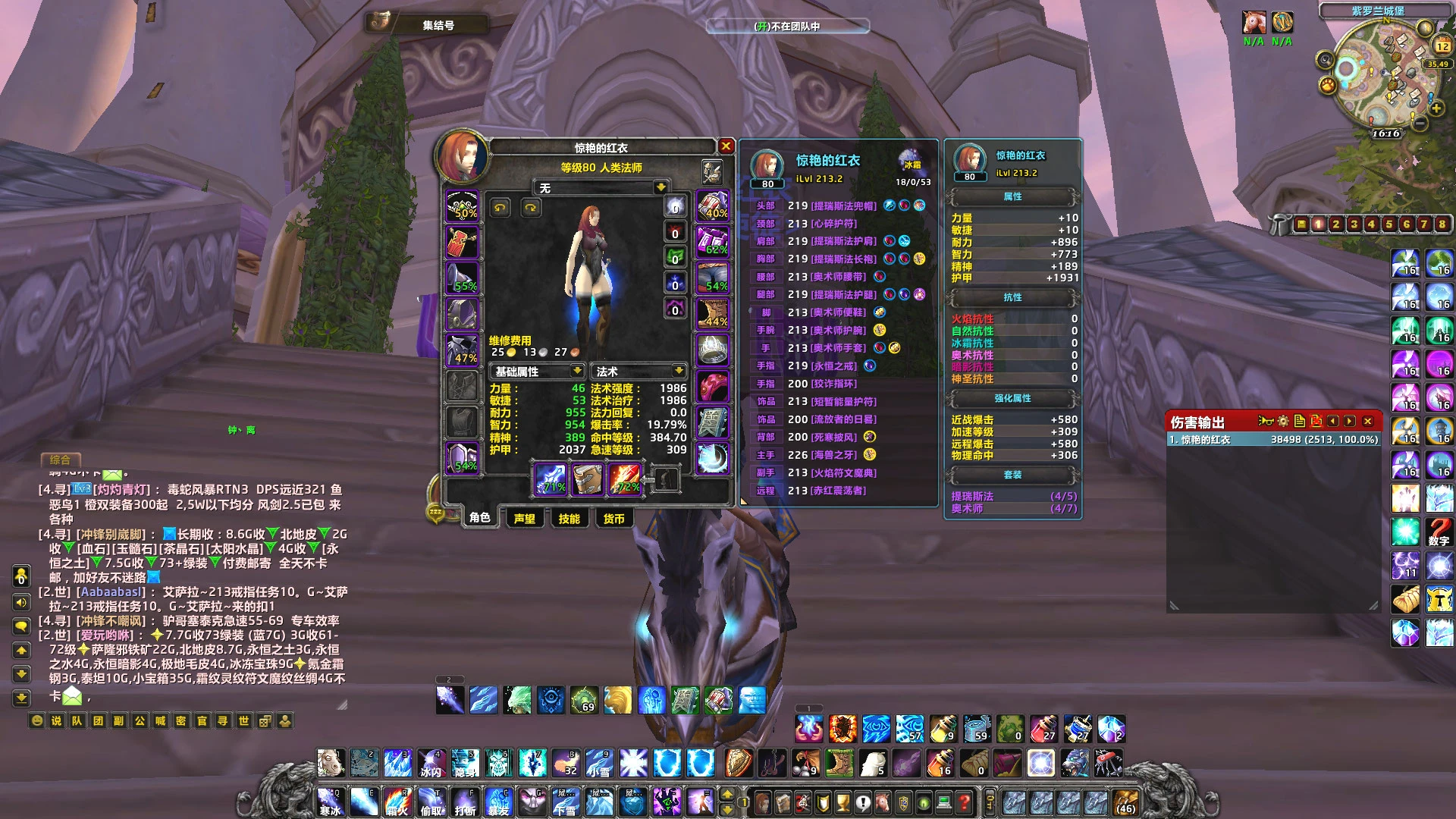
Task: Close the 伤害输出 damage meter window
Action: (x=1368, y=422)
